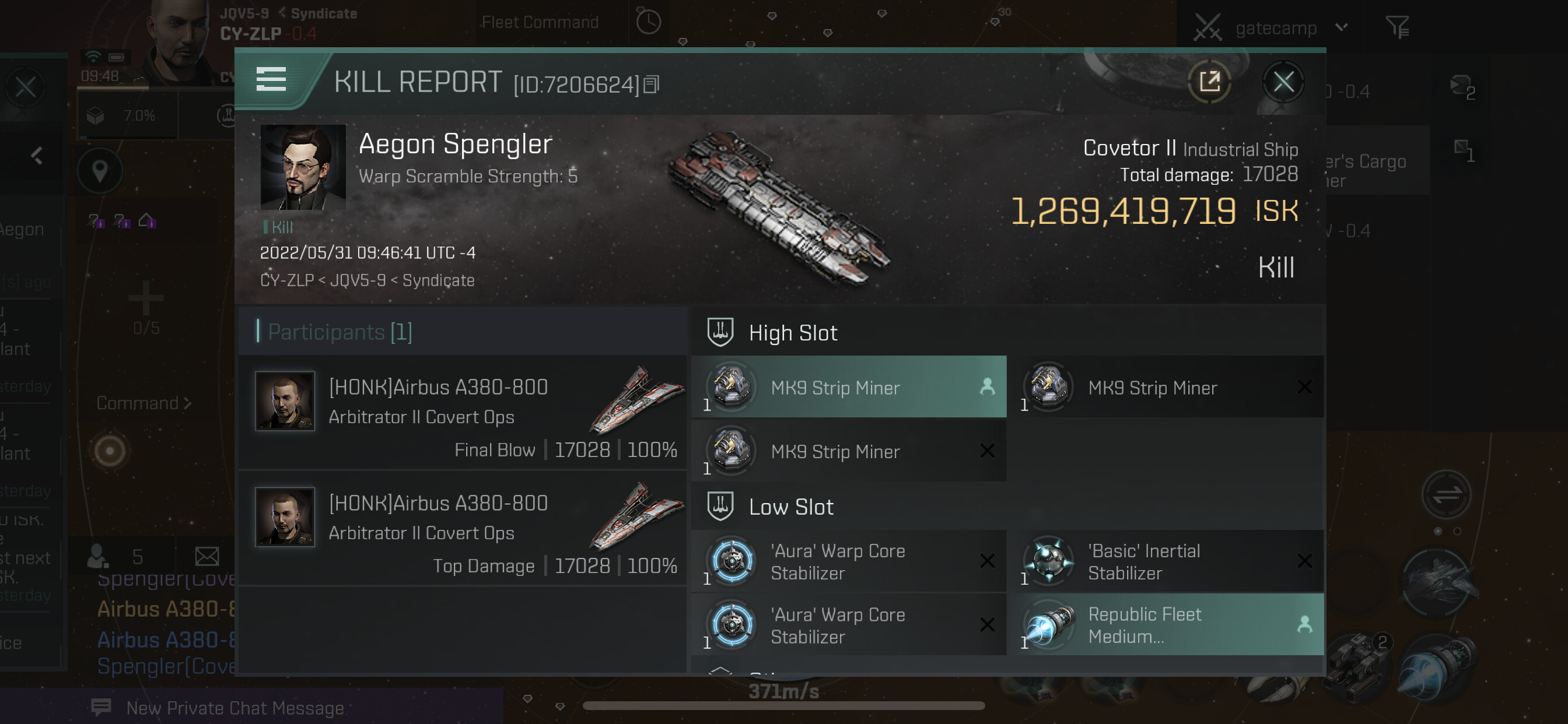Viewport: 1568px width, 724px height.
Task: Open the clock icon beside Fleet Command
Action: 648,23
